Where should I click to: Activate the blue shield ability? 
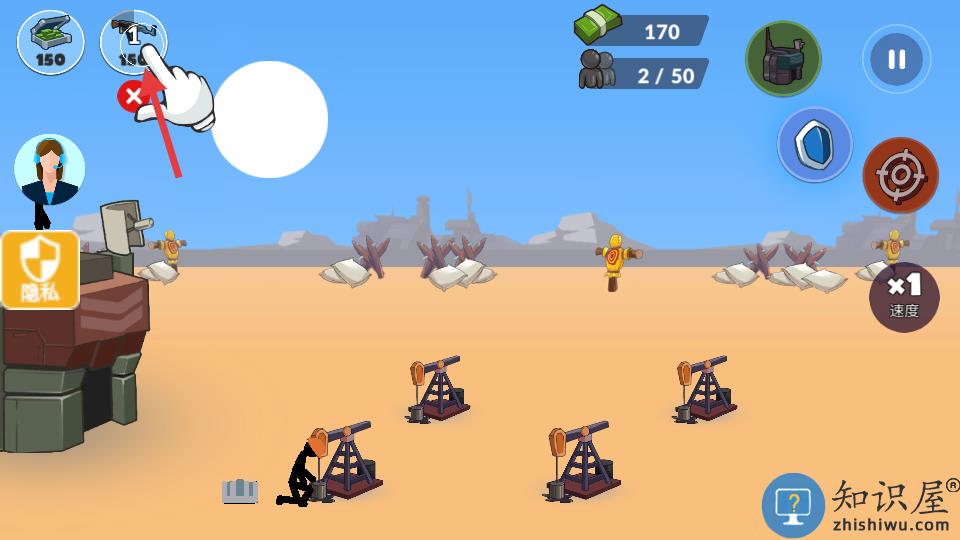click(815, 145)
